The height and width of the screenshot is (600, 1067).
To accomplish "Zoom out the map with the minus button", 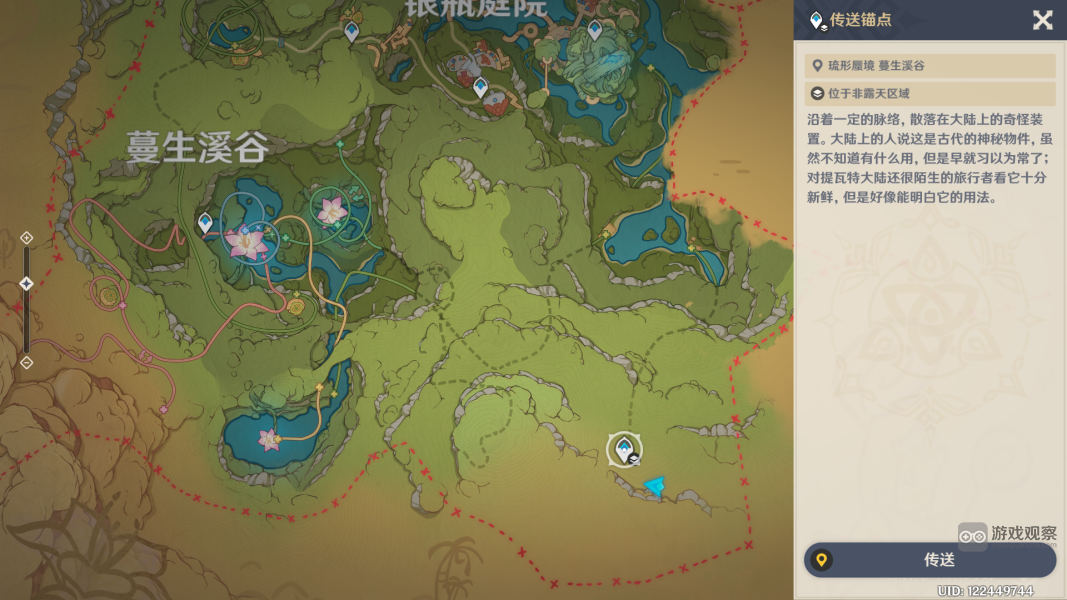I will [x=27, y=362].
